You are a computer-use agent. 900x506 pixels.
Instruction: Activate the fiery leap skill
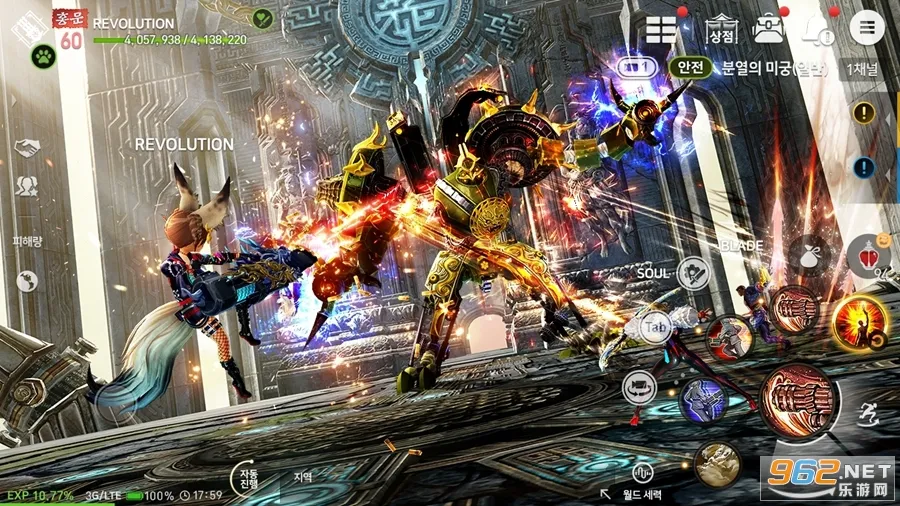tap(860, 322)
